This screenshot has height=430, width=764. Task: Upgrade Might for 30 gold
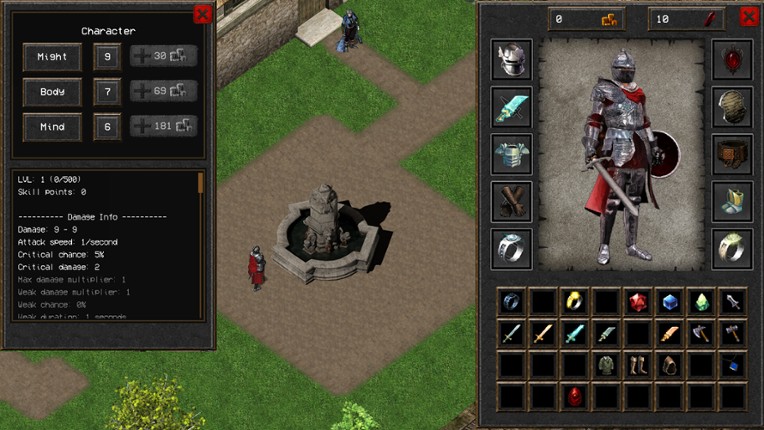pos(164,56)
